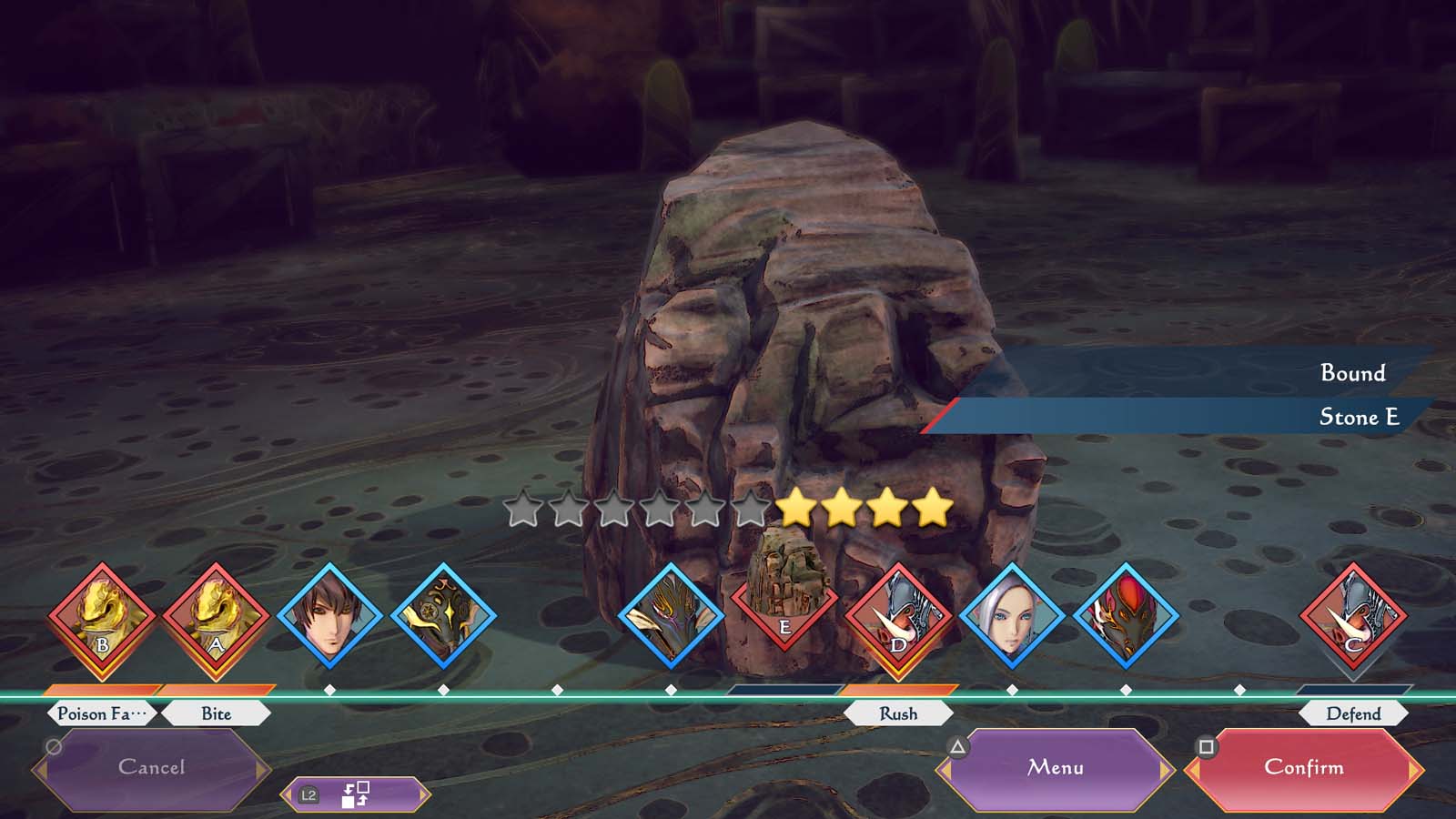Confirm the selected target

(1303, 768)
